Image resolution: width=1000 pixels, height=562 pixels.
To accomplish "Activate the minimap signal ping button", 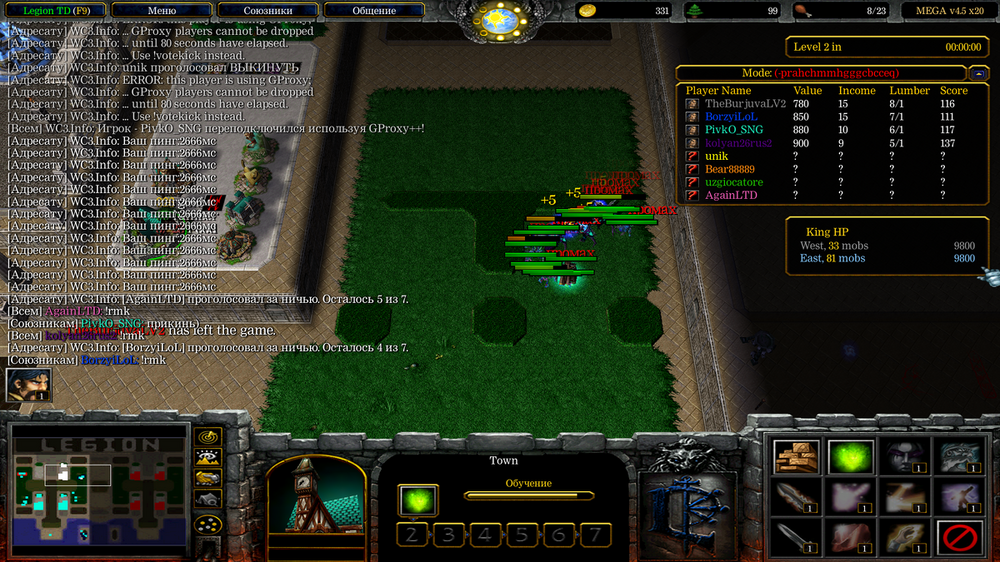I will click(x=207, y=437).
